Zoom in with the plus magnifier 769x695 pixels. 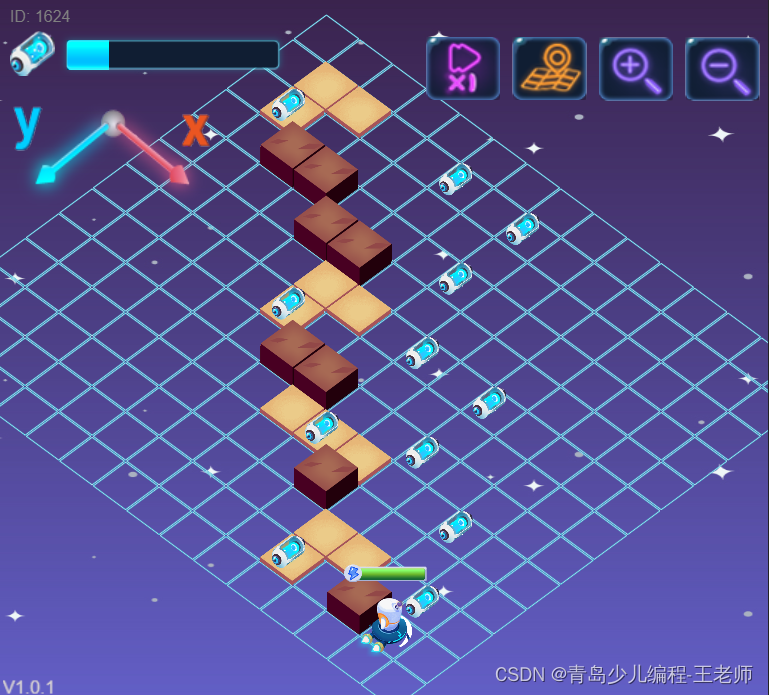pyautogui.click(x=636, y=69)
